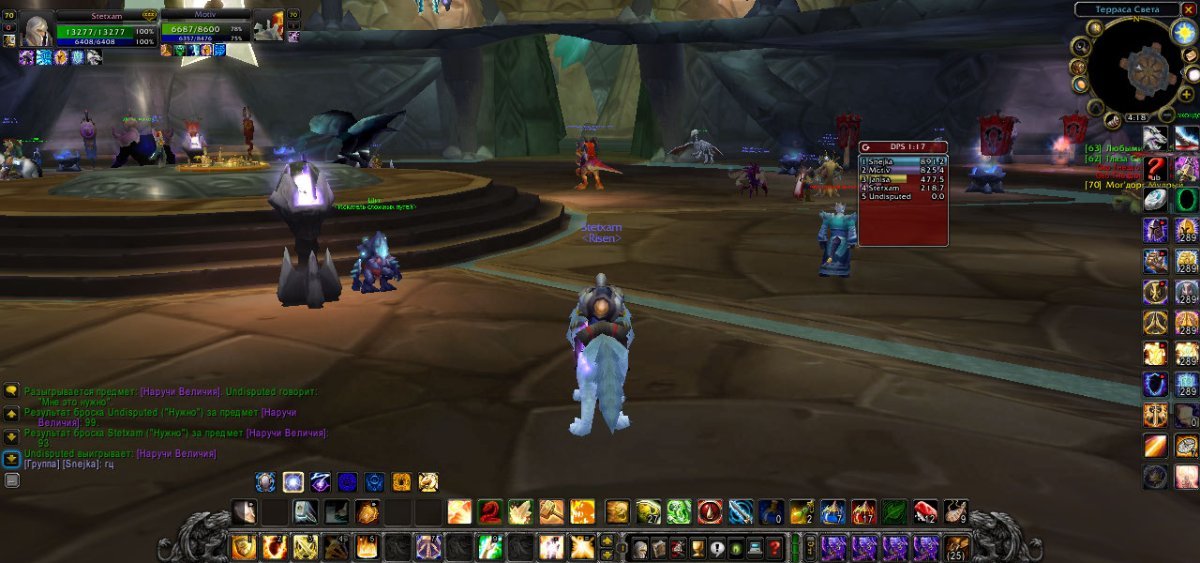1200x563 pixels.
Task: Open the backpack bag slot with 25 count
Action: pyautogui.click(x=956, y=548)
